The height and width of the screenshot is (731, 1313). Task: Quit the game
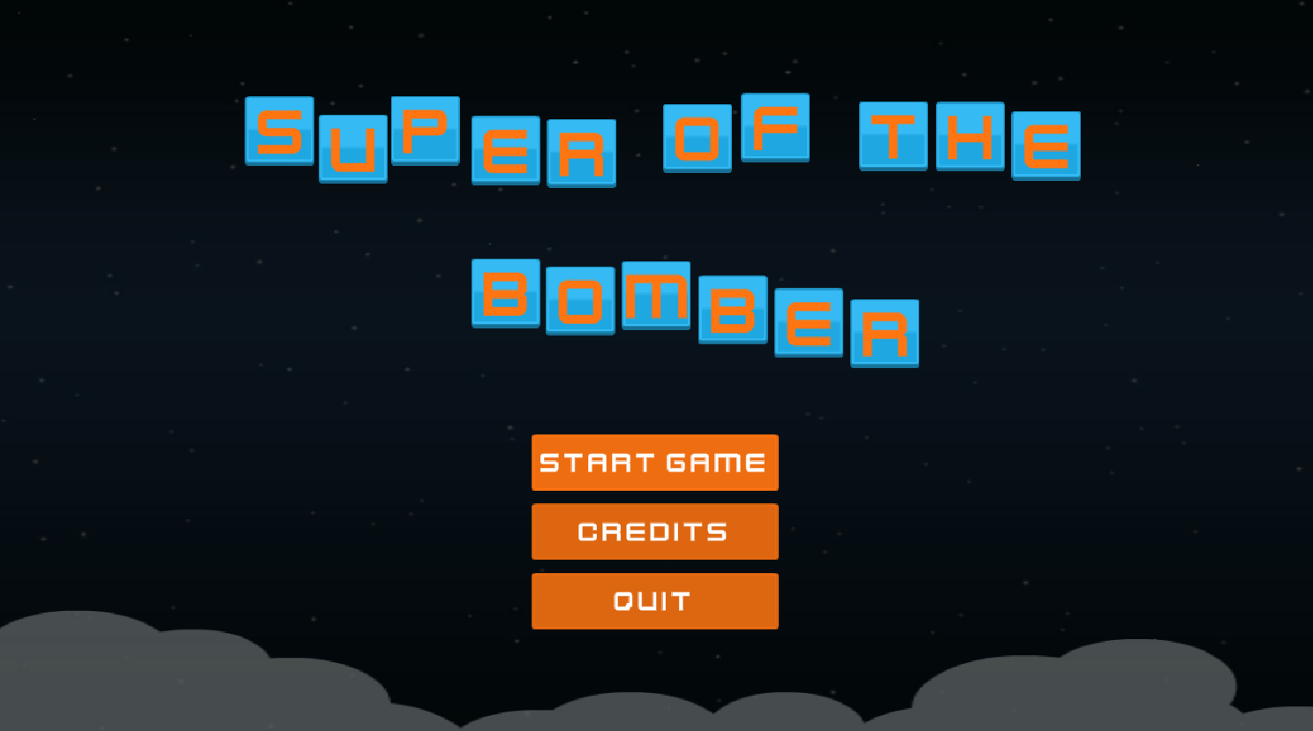655,601
